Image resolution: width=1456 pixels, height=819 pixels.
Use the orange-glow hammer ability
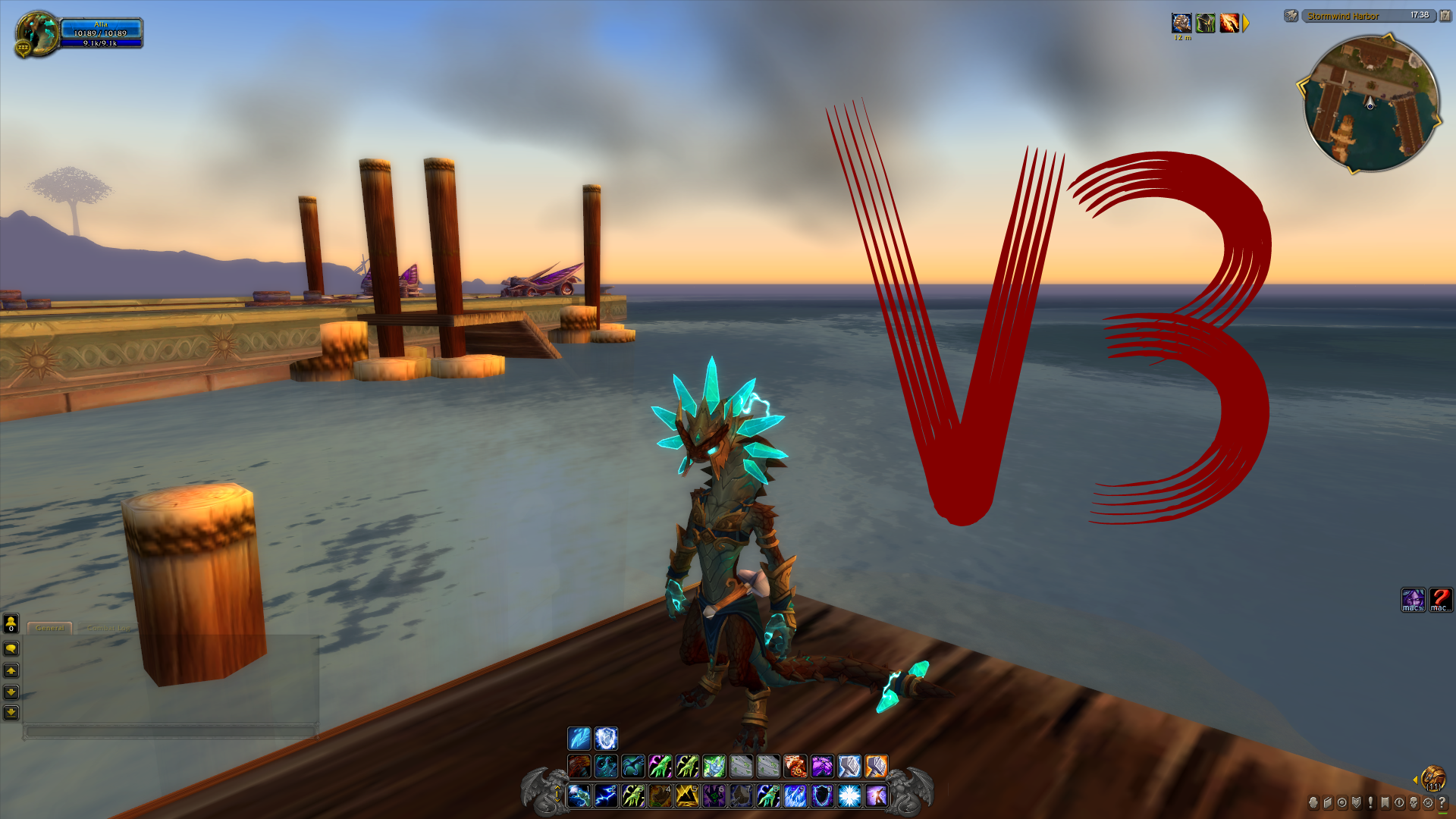[876, 767]
